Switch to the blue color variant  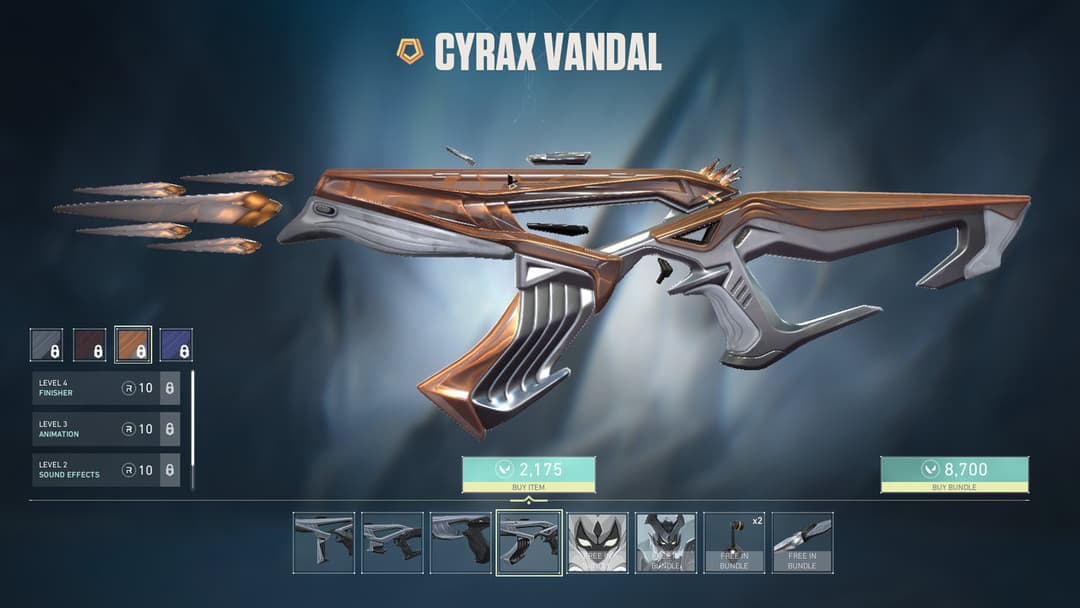click(x=176, y=345)
